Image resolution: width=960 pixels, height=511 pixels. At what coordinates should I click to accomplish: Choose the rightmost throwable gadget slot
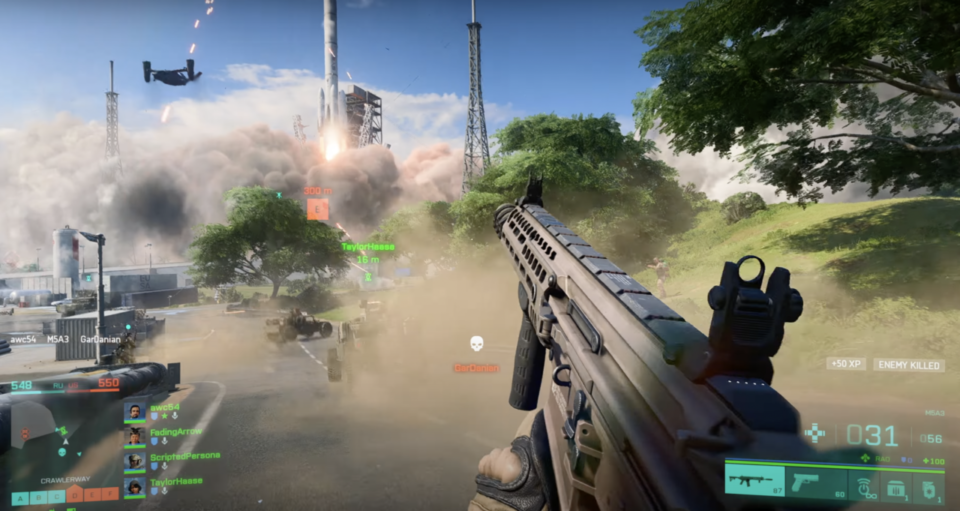[x=928, y=484]
